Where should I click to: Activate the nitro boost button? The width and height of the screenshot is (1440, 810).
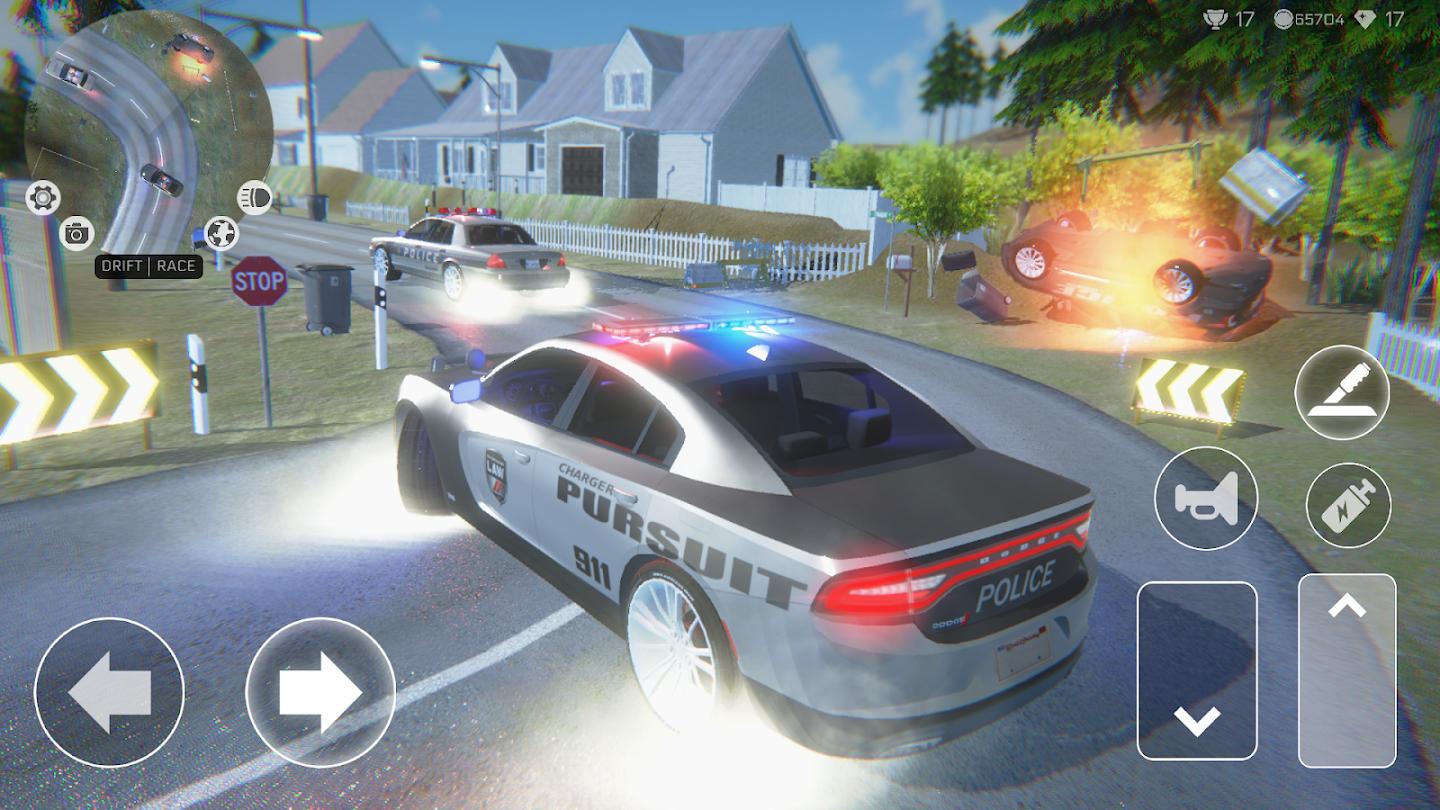[1348, 504]
